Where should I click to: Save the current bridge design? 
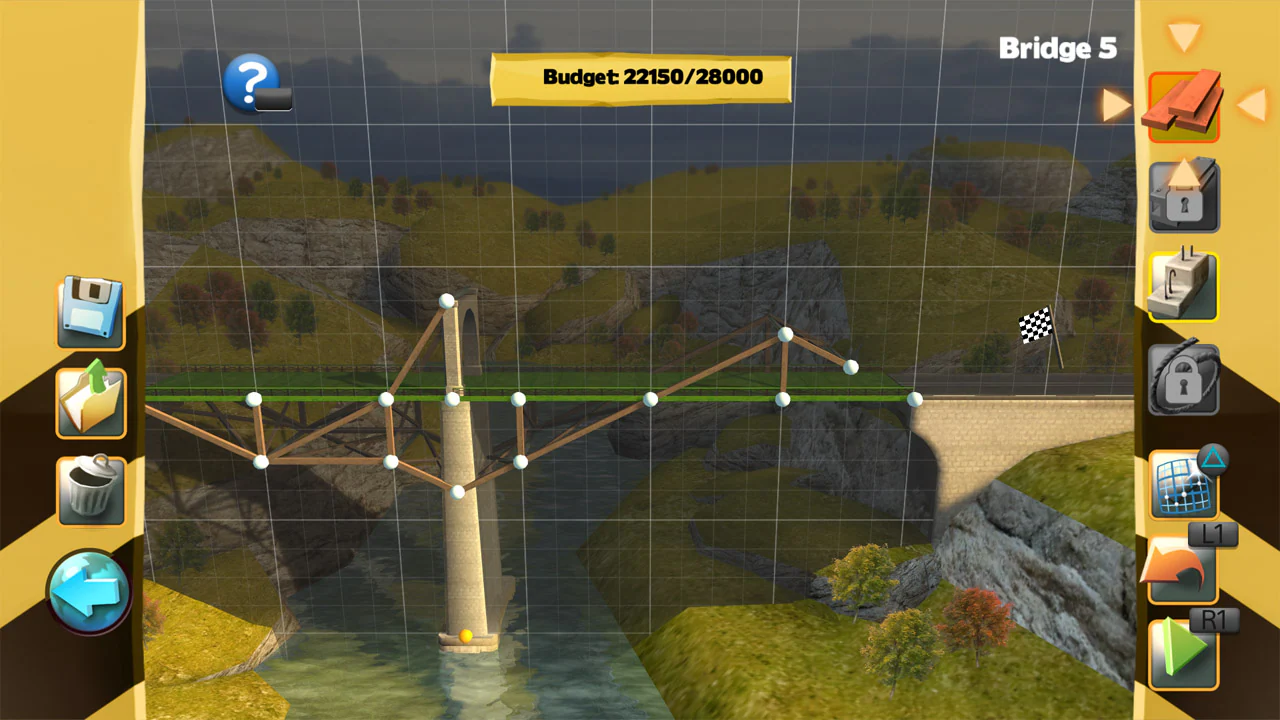(90, 313)
